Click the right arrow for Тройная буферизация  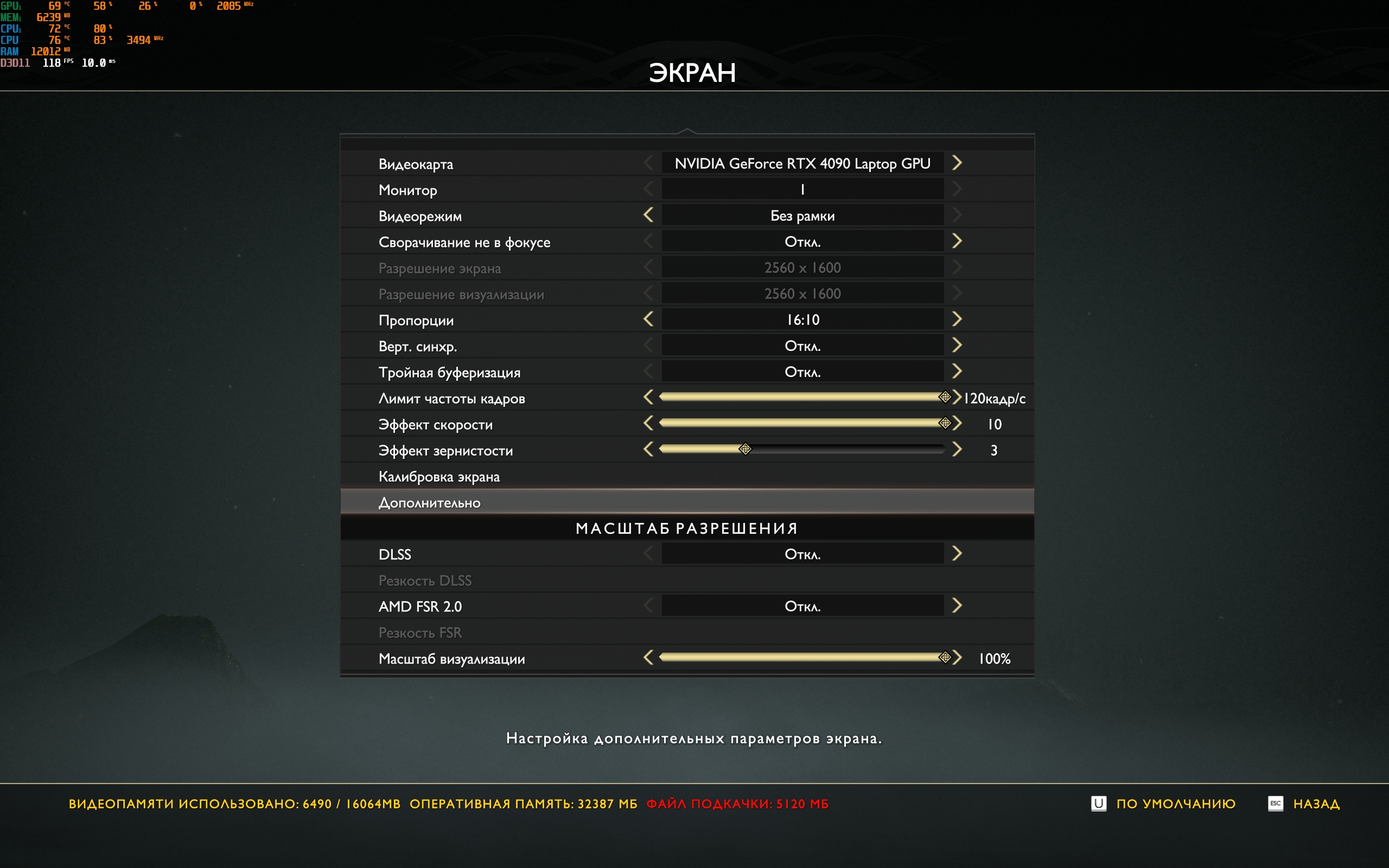(x=956, y=372)
